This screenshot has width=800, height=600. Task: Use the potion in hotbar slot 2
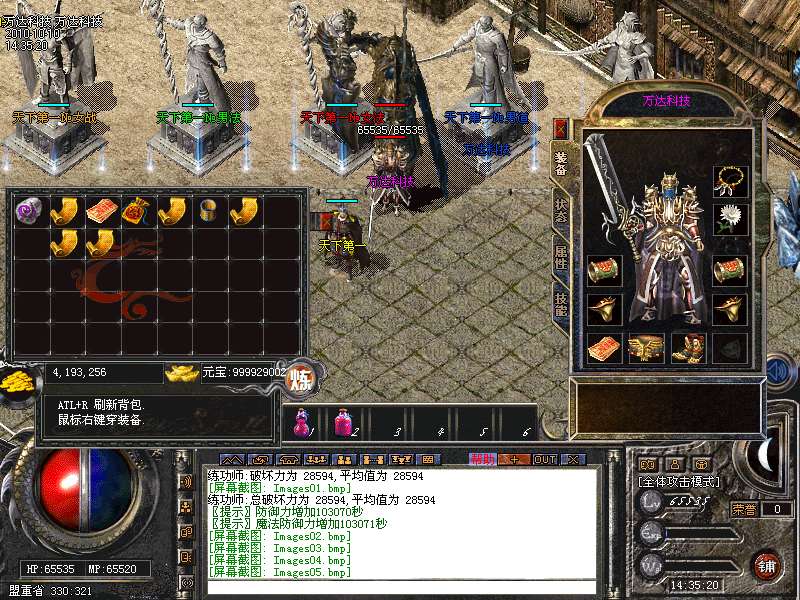tap(343, 424)
